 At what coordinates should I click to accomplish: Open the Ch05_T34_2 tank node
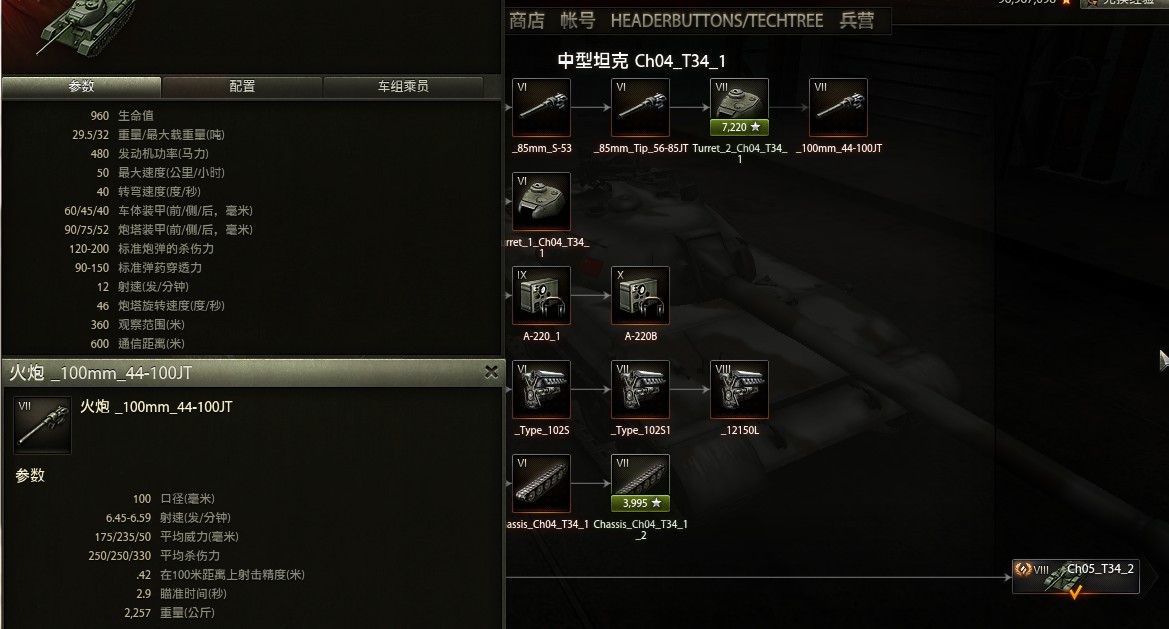1076,576
